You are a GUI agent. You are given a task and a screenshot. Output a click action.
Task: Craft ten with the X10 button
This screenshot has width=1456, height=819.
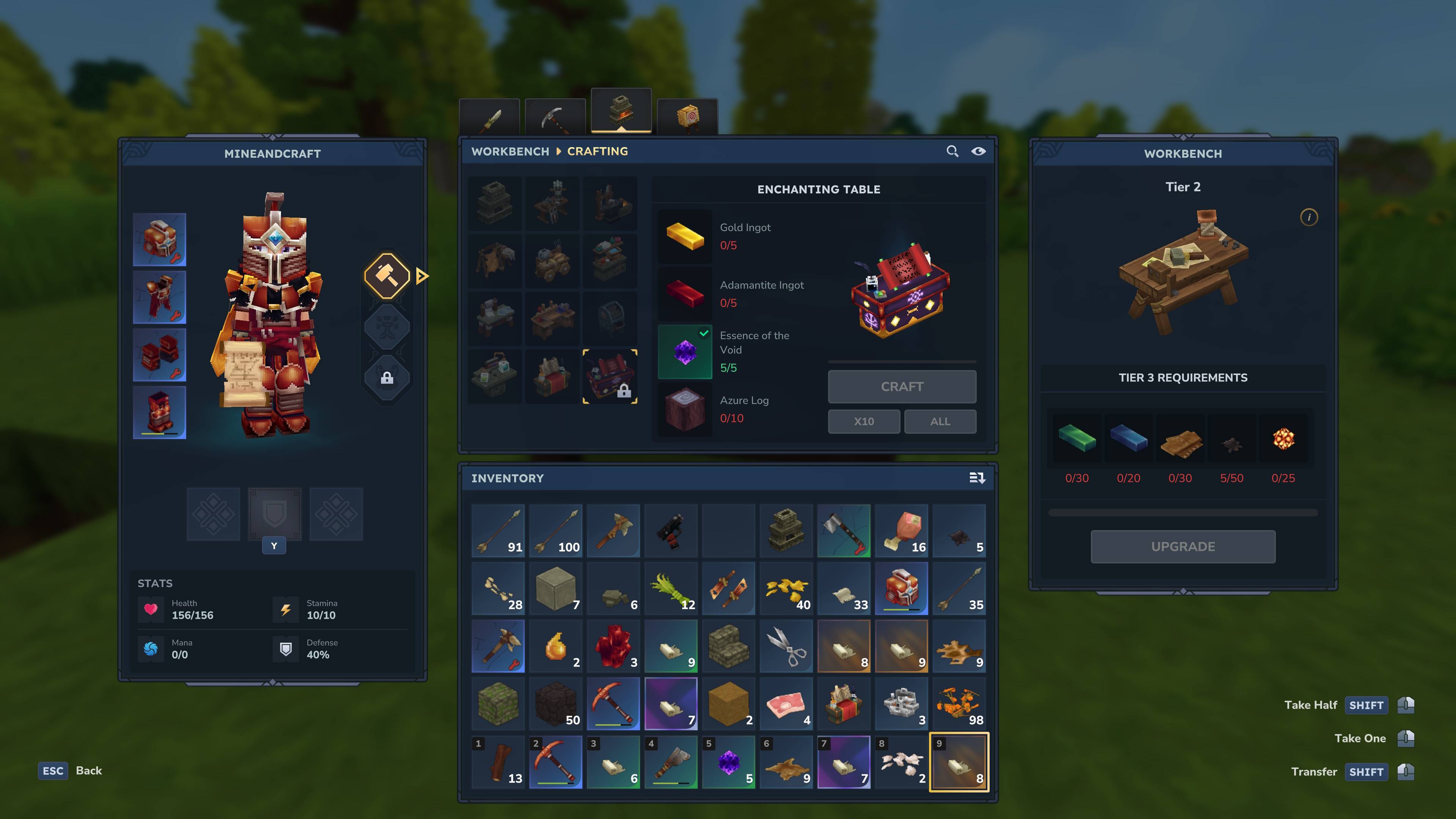[864, 422]
